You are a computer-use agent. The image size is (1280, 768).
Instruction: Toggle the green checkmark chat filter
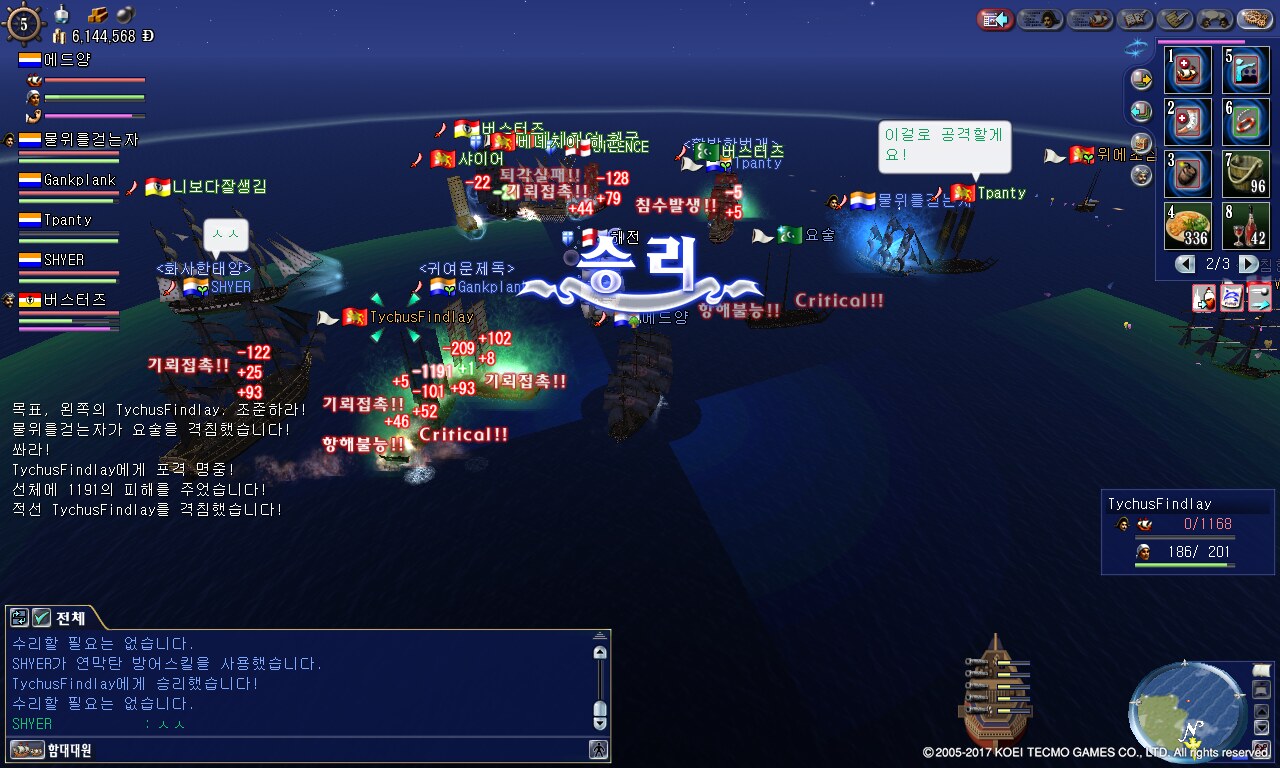click(41, 617)
